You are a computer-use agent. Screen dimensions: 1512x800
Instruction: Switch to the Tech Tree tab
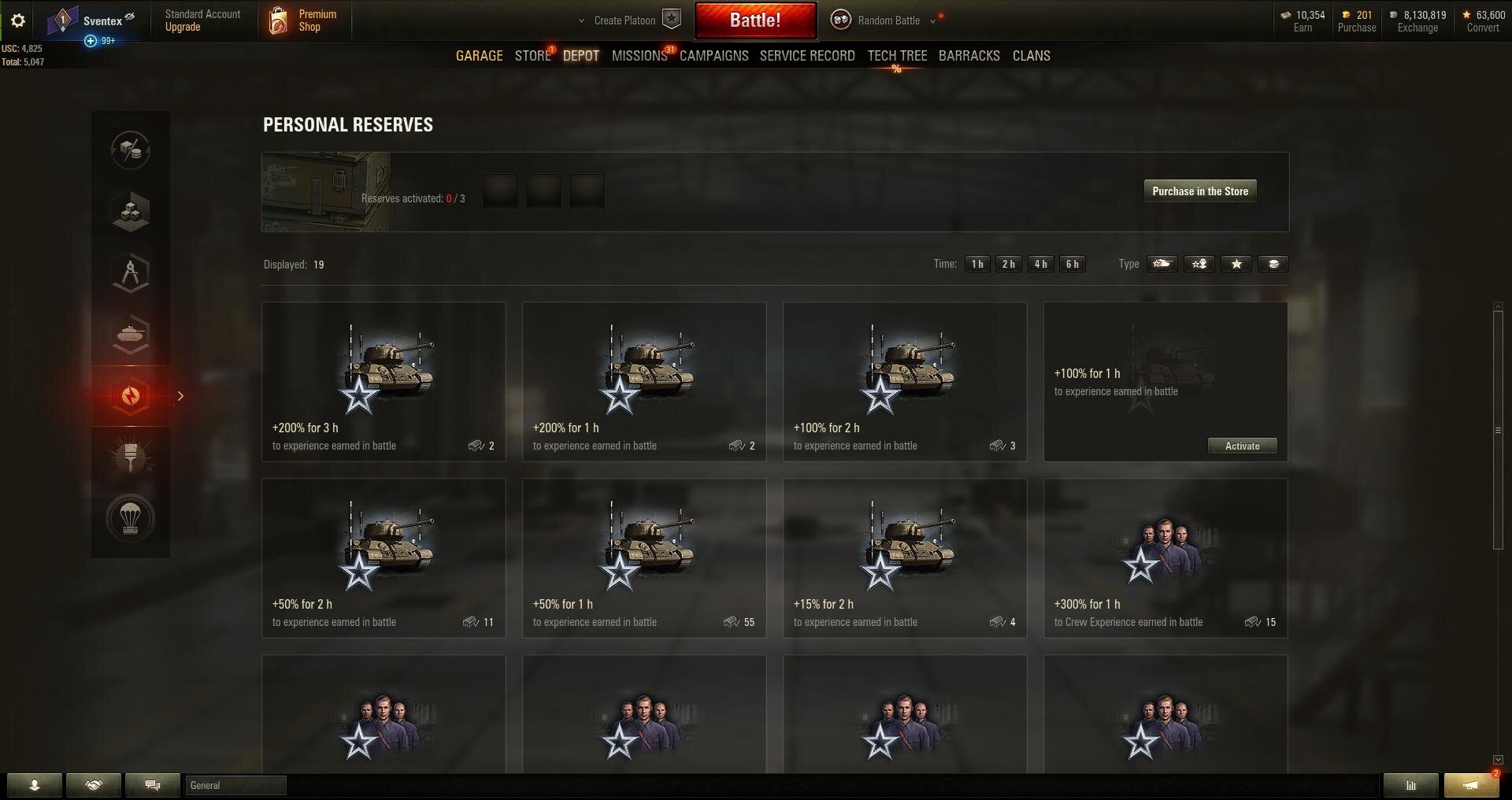point(897,56)
